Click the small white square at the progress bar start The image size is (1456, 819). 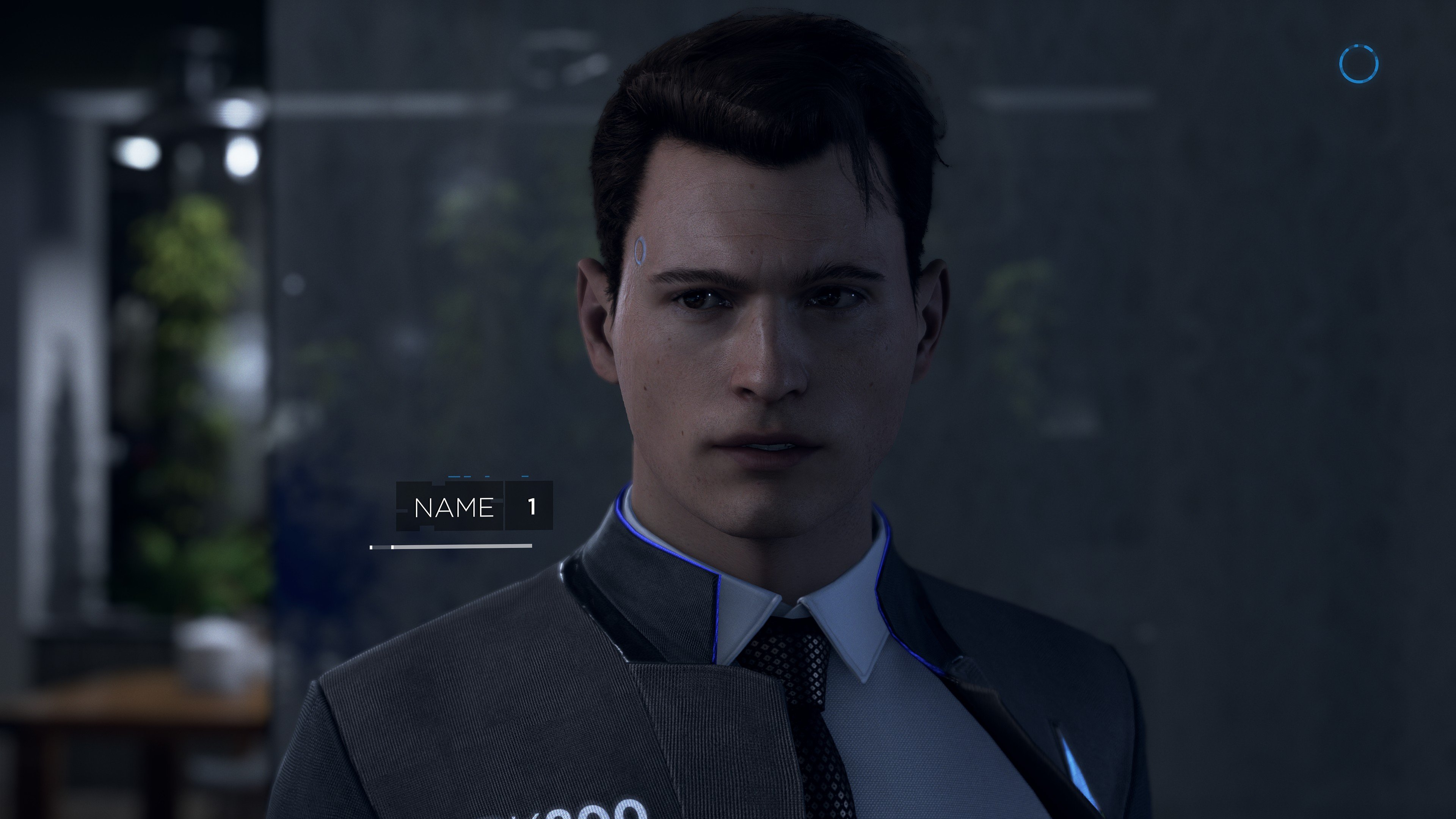[372, 547]
